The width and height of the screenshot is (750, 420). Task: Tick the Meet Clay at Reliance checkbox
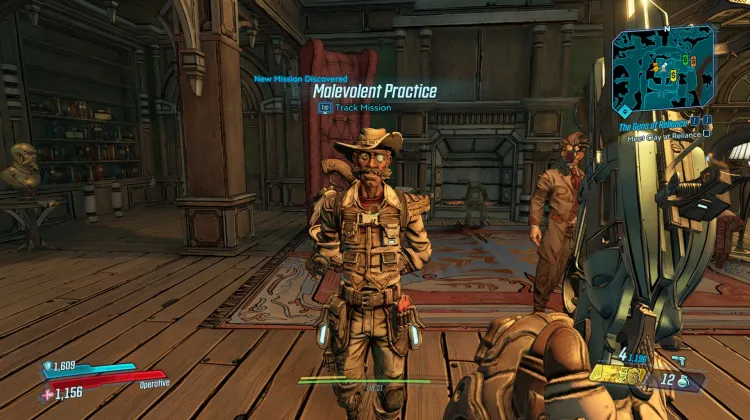click(x=707, y=134)
